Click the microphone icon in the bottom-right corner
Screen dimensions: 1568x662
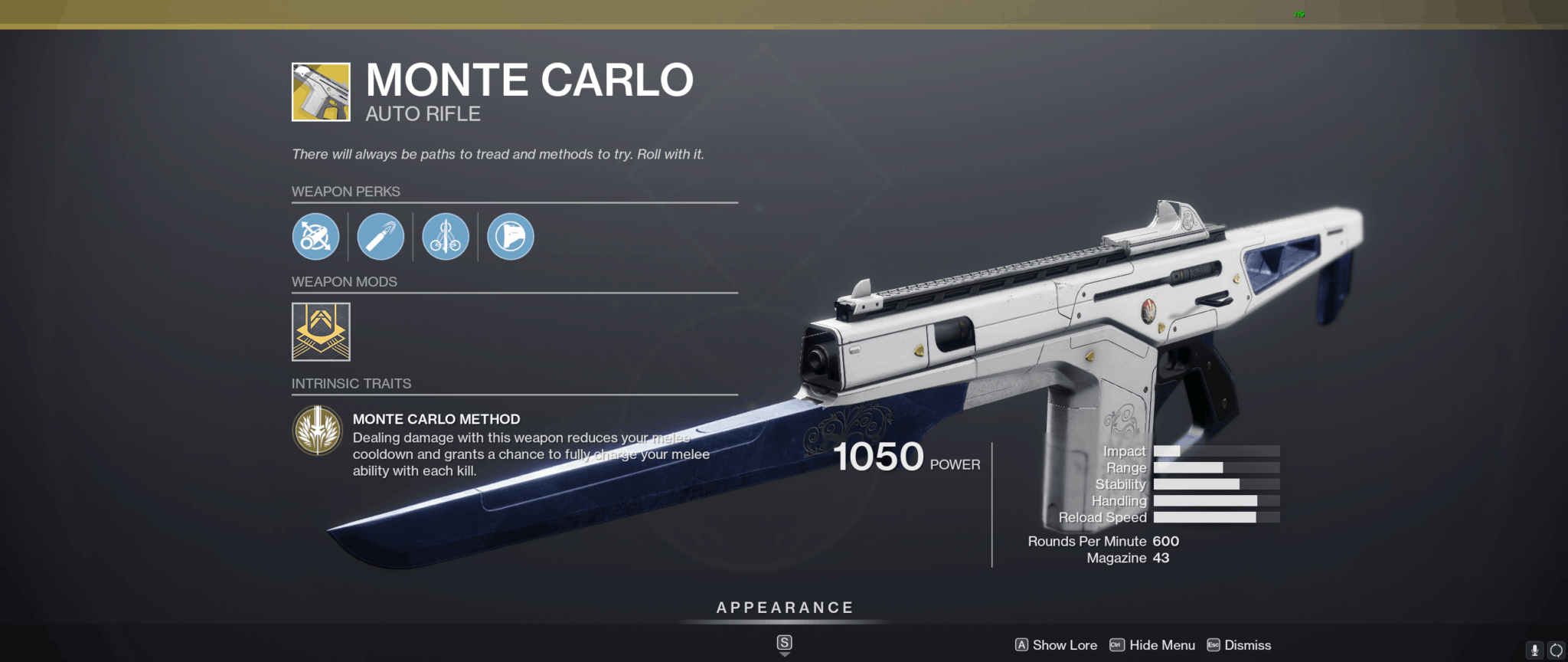pyautogui.click(x=1534, y=648)
